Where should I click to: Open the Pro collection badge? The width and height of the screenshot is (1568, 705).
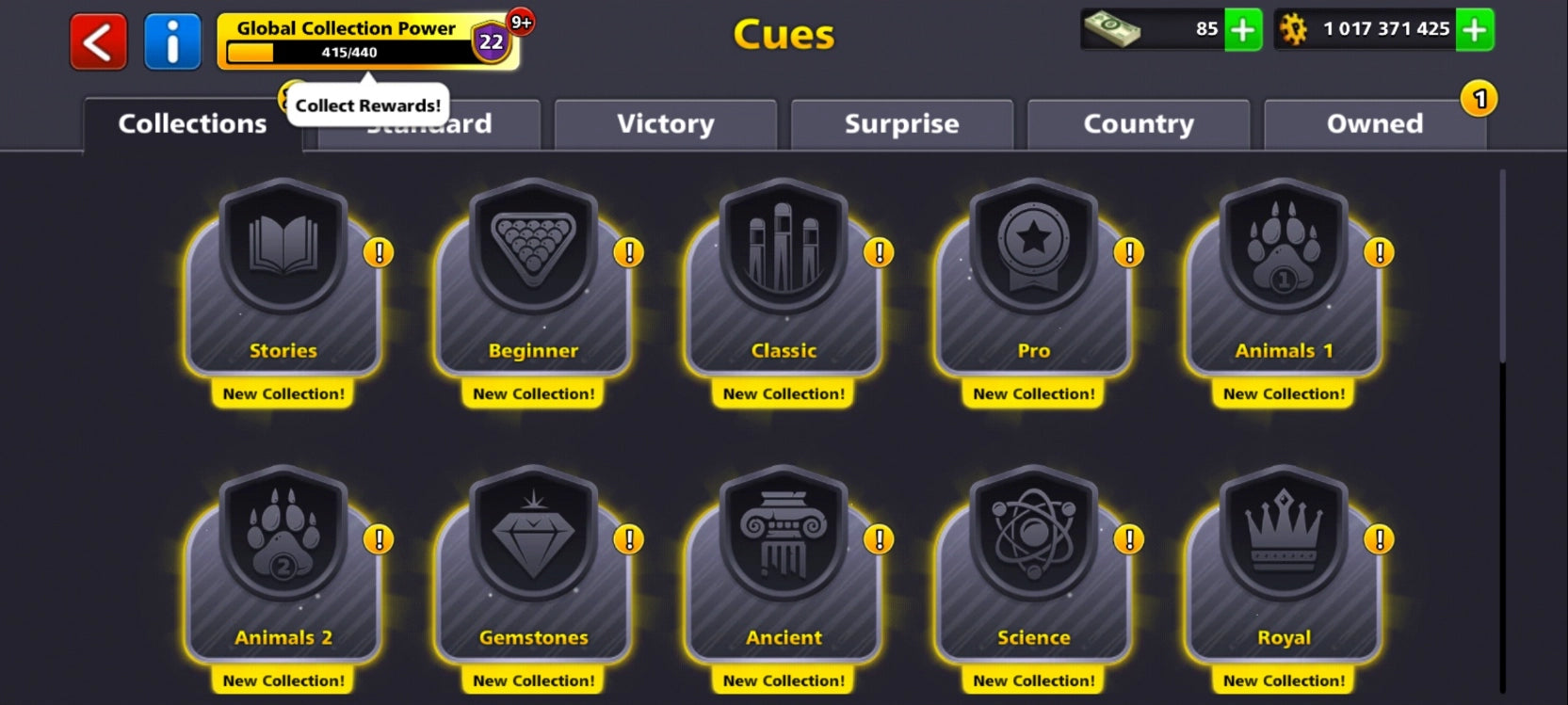pos(1033,282)
